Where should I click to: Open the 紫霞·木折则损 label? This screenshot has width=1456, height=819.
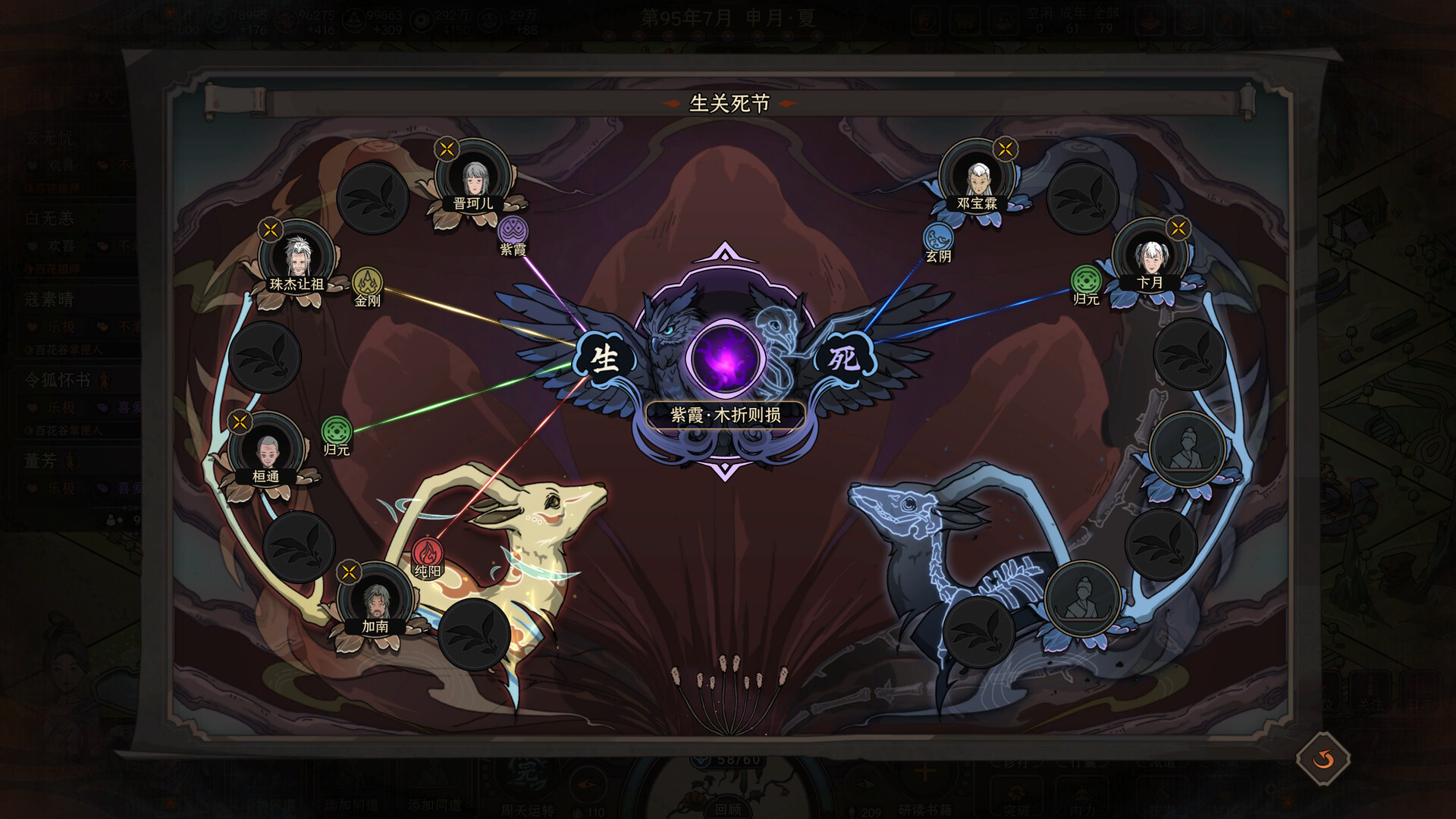(x=725, y=415)
